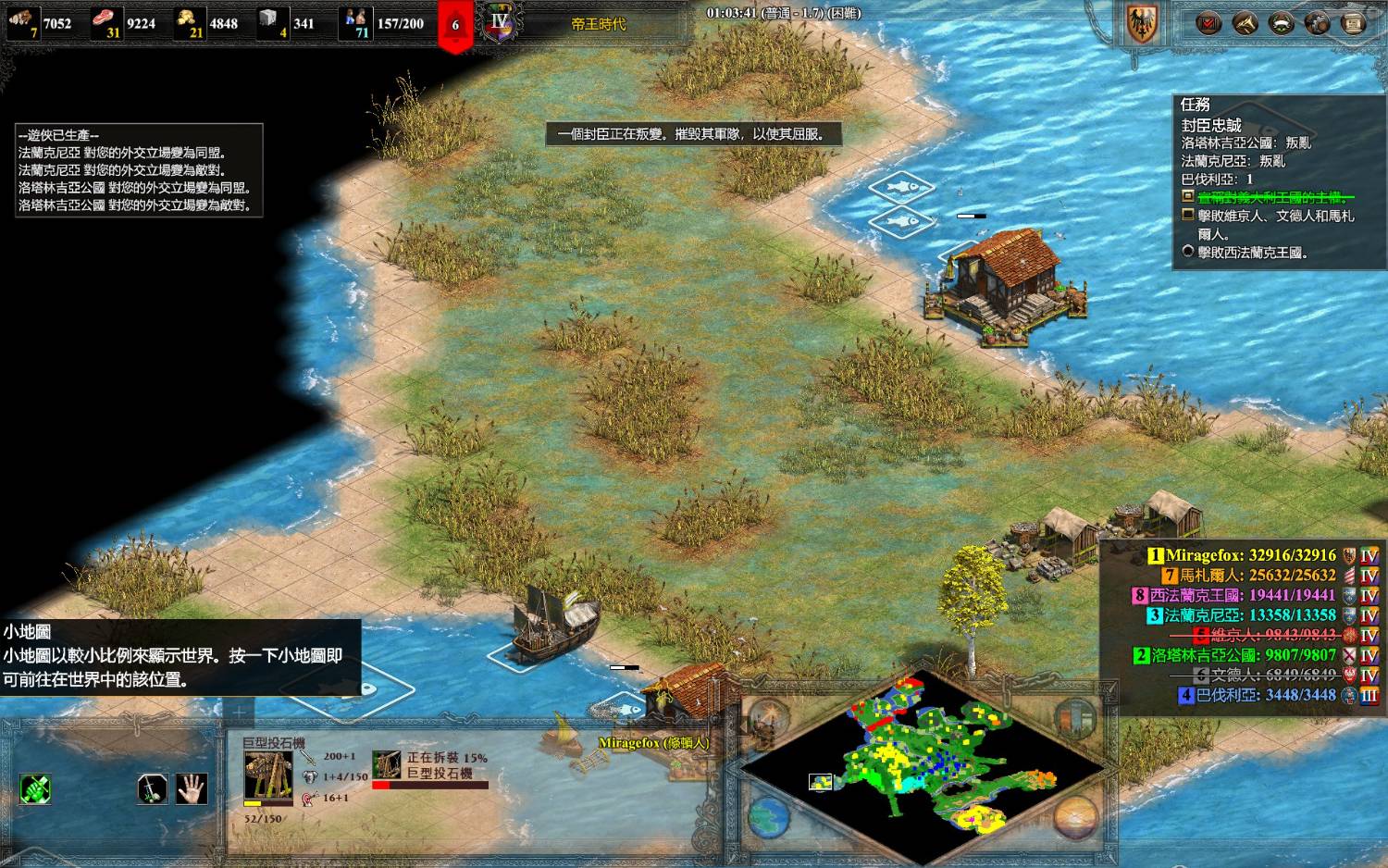Open the tech tree icon

pos(1317,23)
